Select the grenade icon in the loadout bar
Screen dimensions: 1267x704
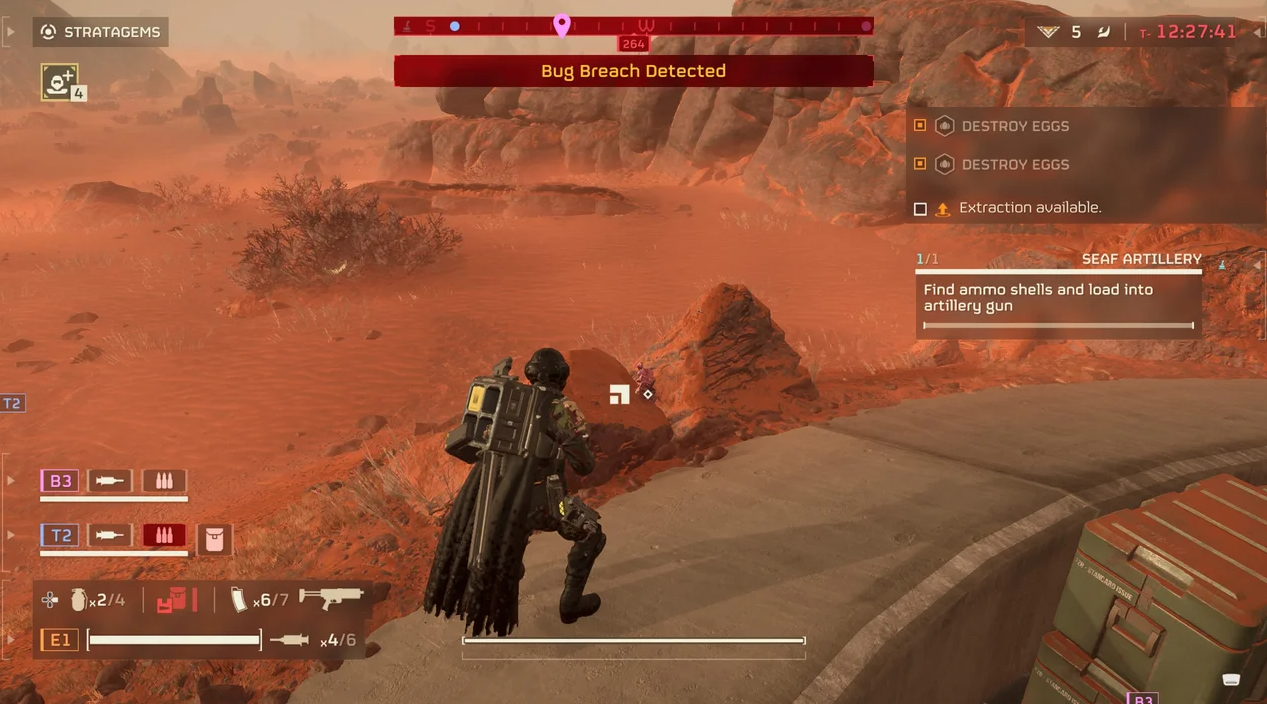(x=78, y=600)
